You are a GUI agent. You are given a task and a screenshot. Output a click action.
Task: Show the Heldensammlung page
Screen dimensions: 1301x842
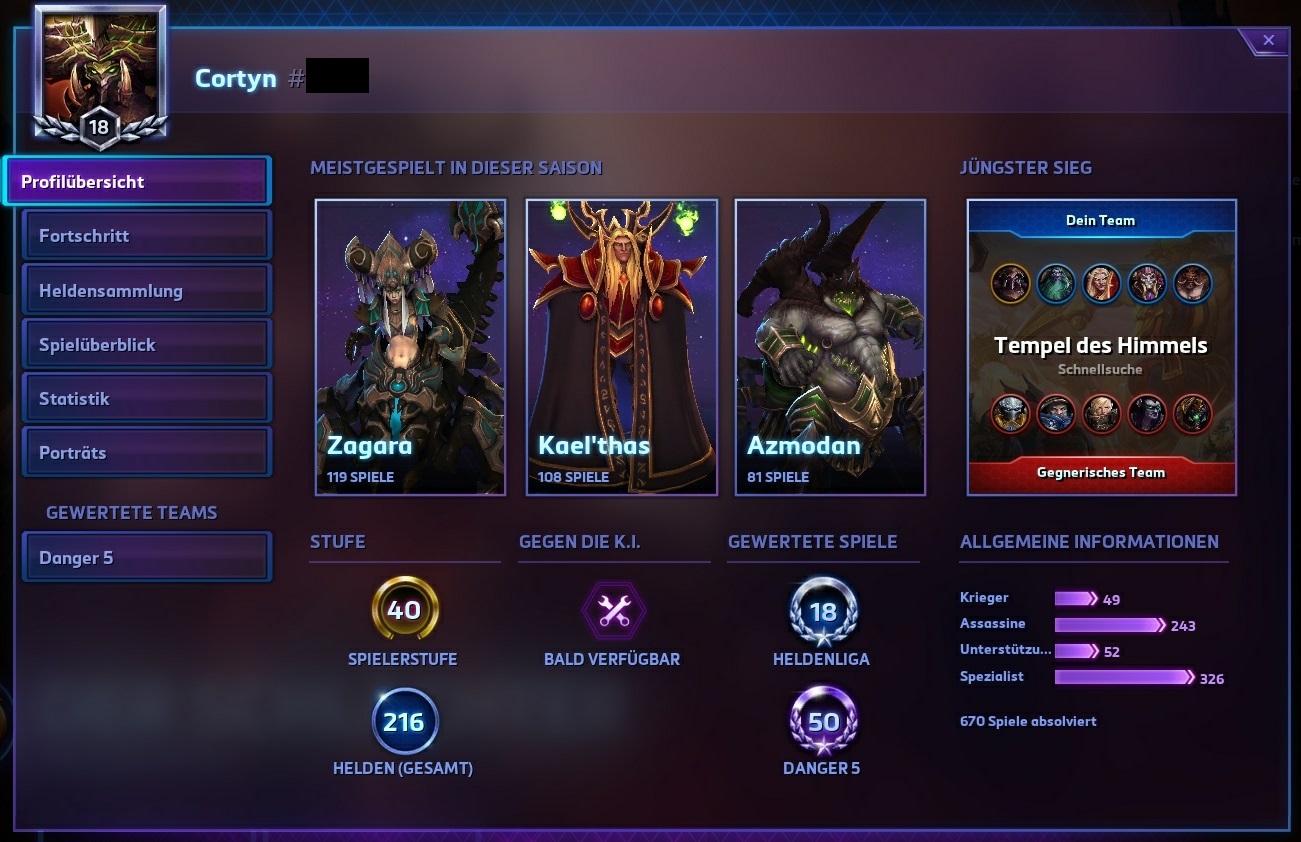click(146, 291)
